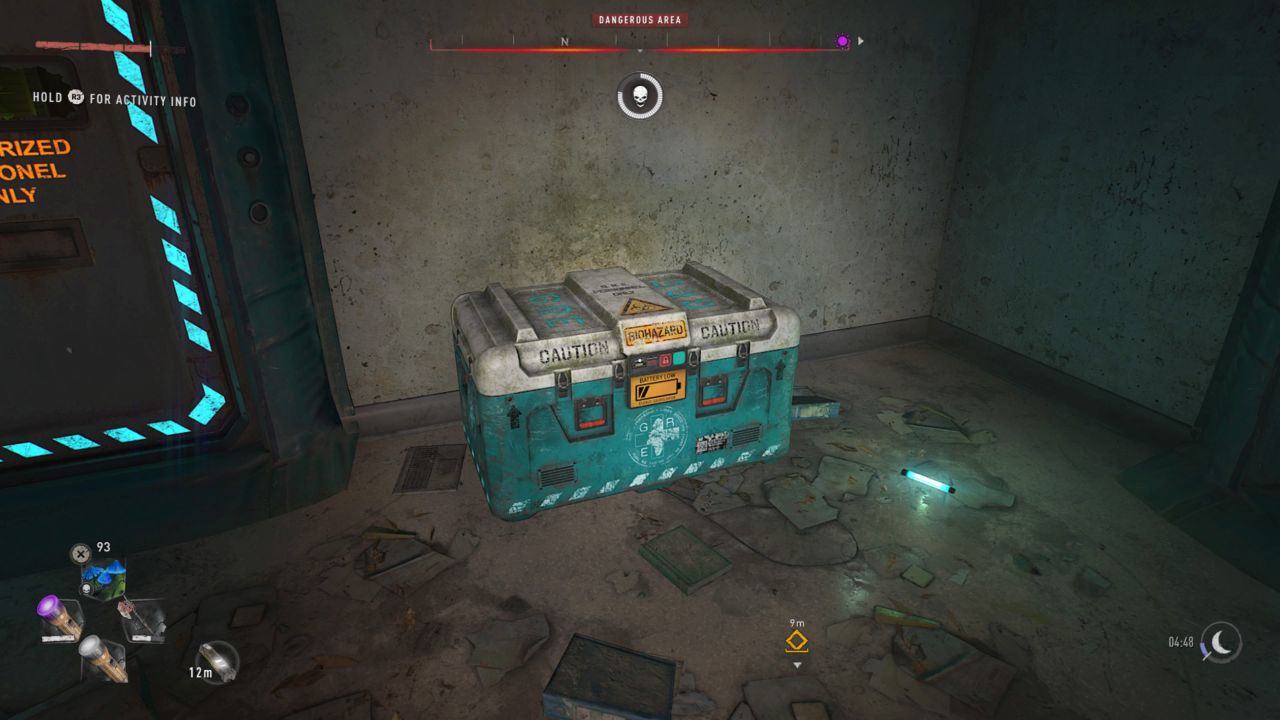Expand the chevron under the 9m waypoint diamond
This screenshot has height=720, width=1280.
click(797, 663)
